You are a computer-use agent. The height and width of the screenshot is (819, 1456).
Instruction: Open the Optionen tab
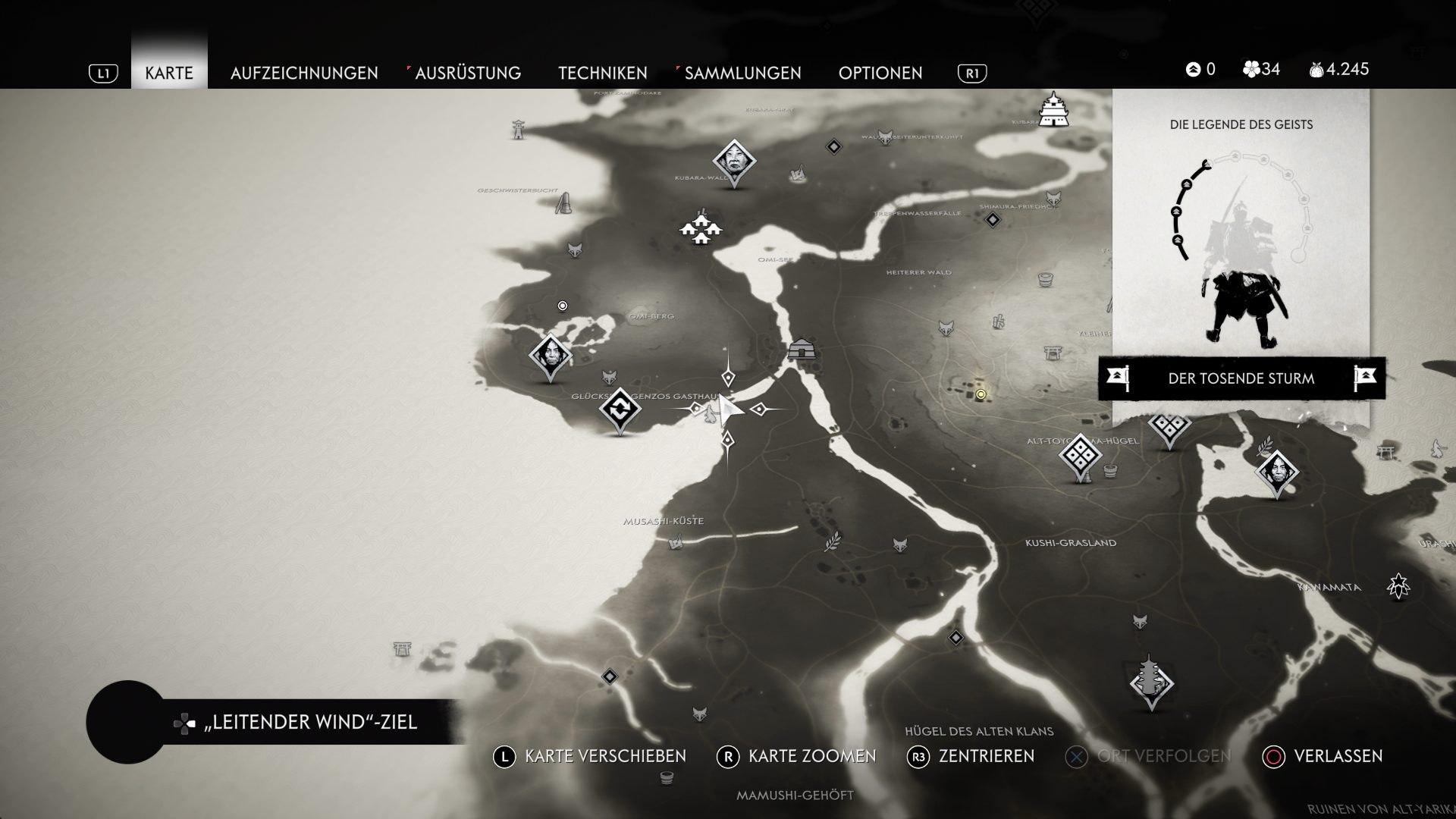pyautogui.click(x=880, y=73)
